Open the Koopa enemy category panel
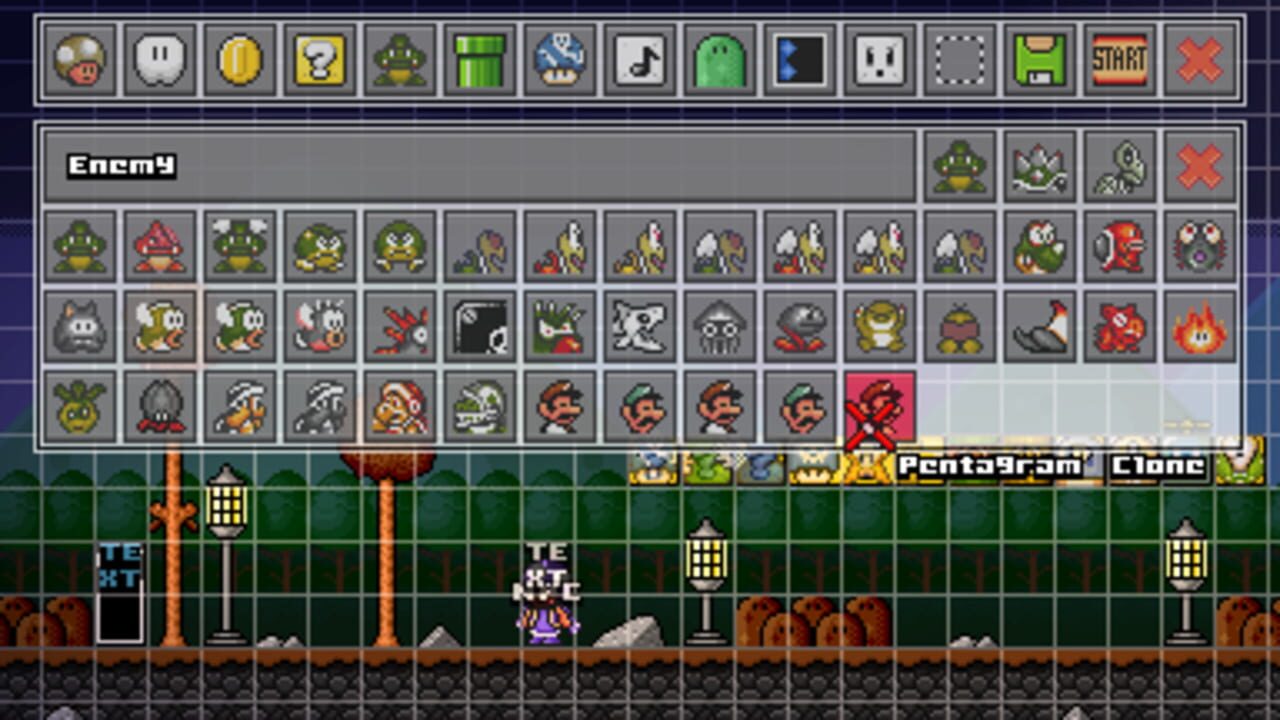Viewport: 1280px width, 720px height. (960, 166)
